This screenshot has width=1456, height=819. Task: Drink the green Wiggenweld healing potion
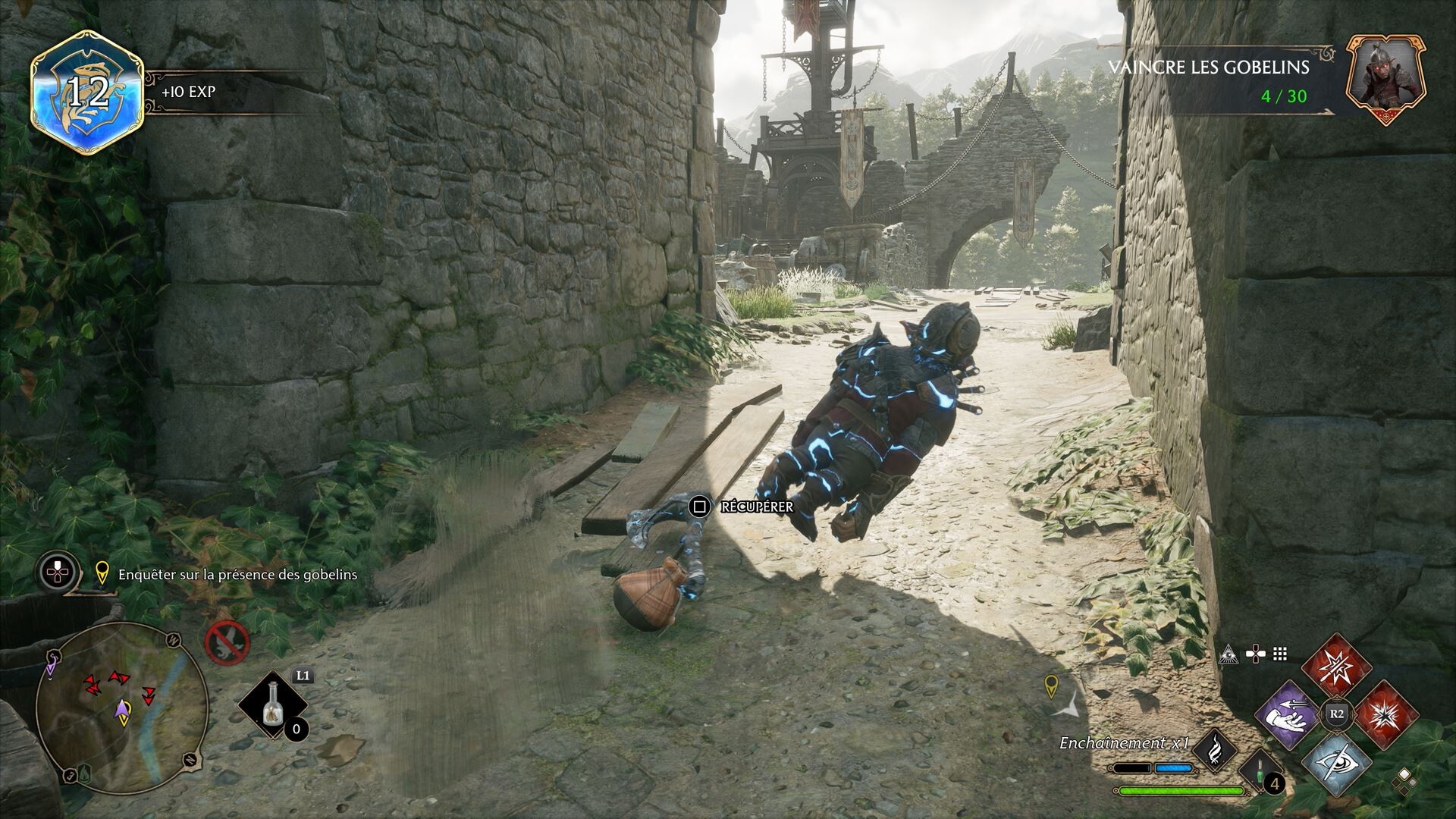pyautogui.click(x=1260, y=772)
